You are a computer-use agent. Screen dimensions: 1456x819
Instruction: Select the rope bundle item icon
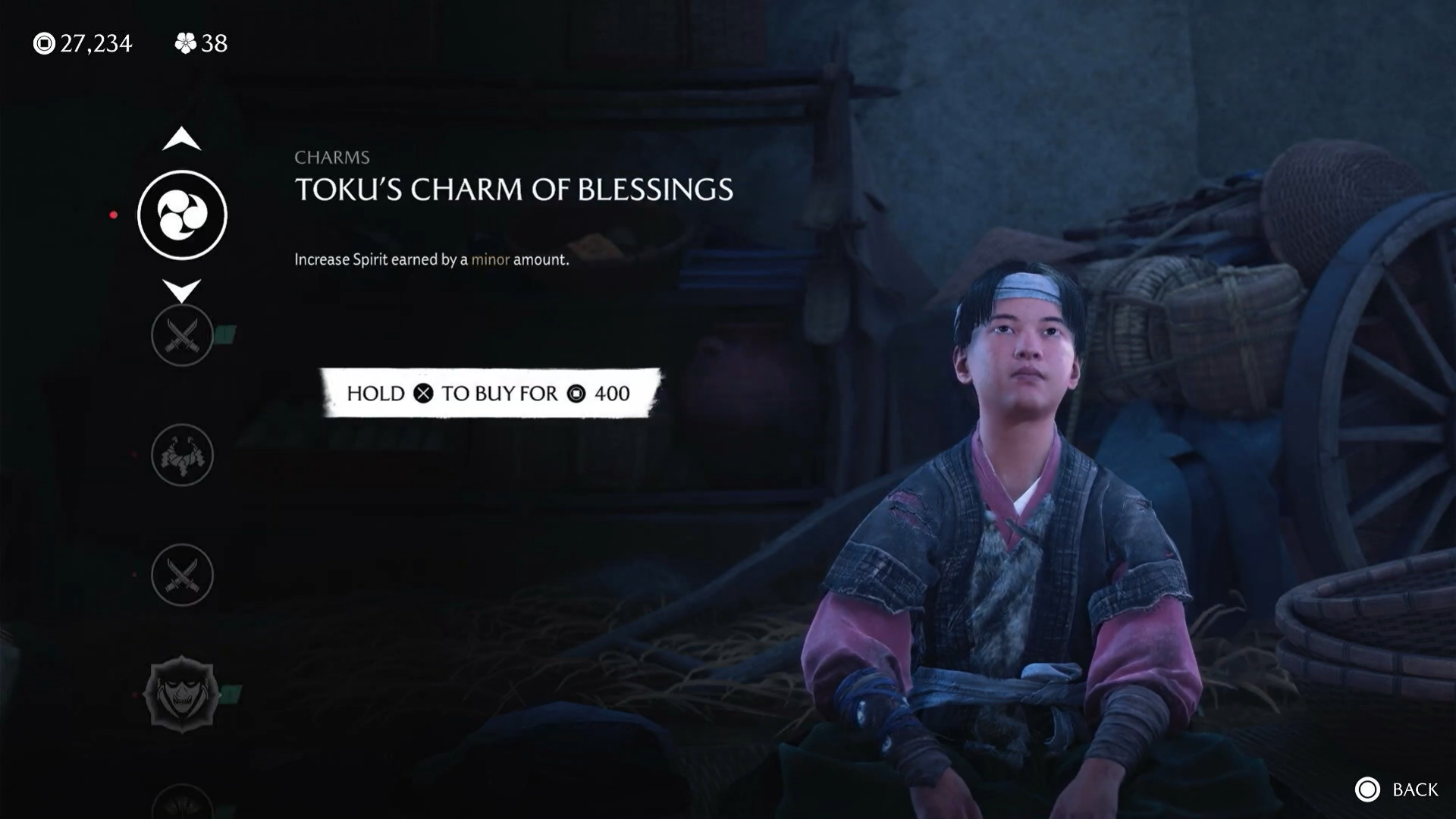tap(182, 455)
